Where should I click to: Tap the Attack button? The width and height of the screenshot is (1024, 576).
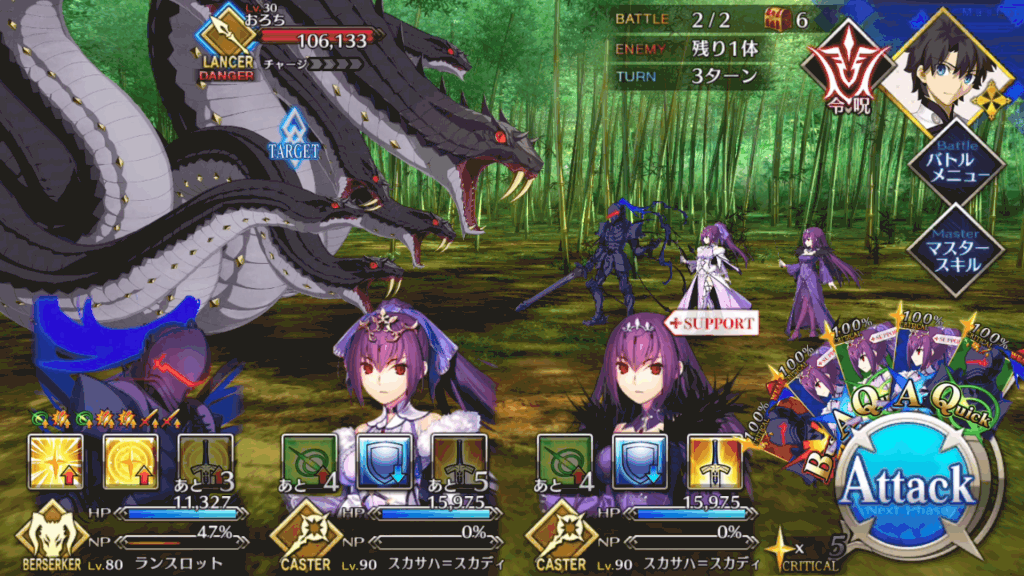pyautogui.click(x=908, y=486)
